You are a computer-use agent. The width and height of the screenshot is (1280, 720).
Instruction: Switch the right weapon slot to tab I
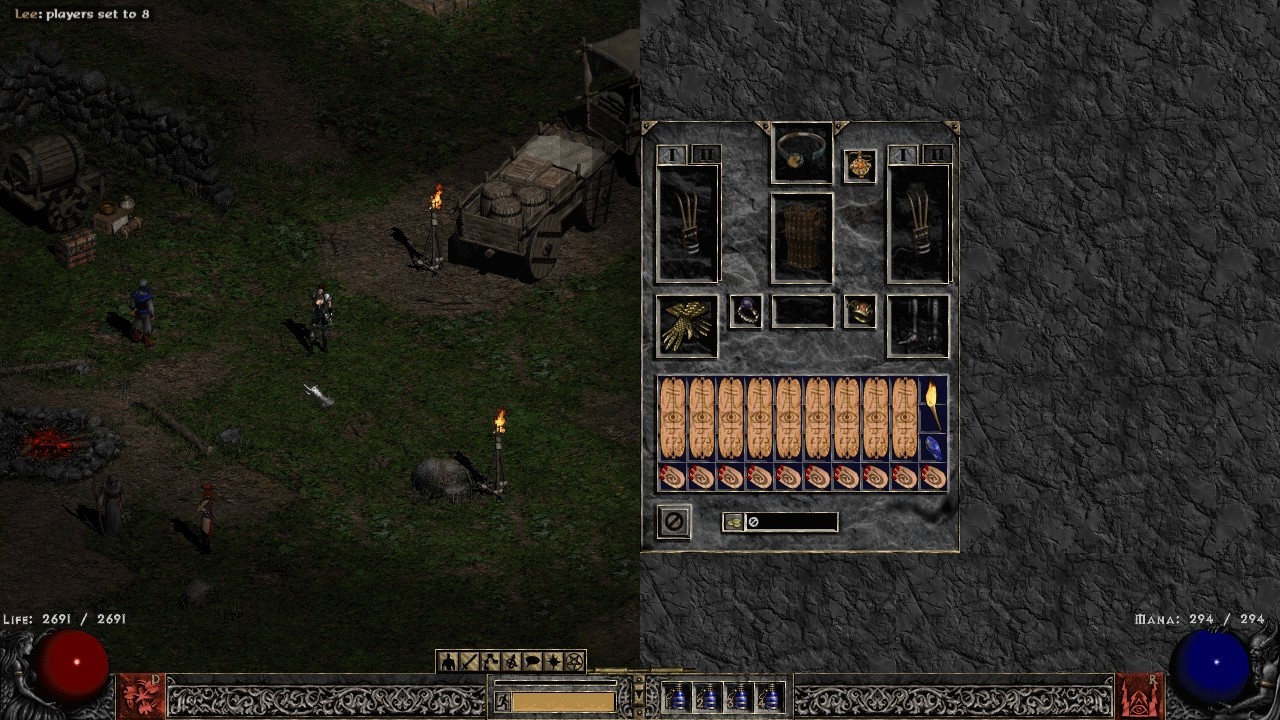point(902,155)
